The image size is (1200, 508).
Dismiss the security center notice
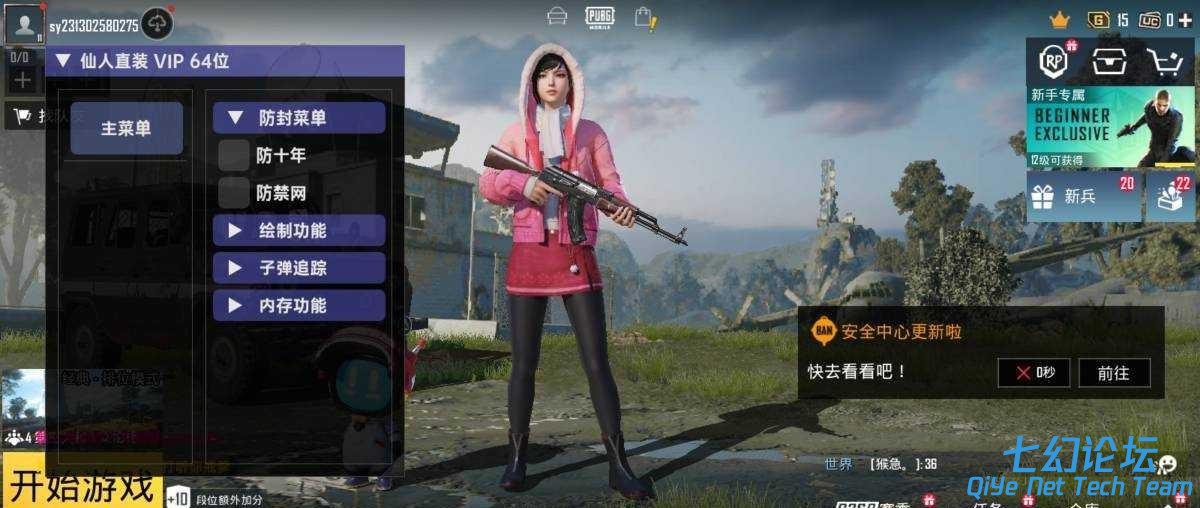click(1033, 373)
